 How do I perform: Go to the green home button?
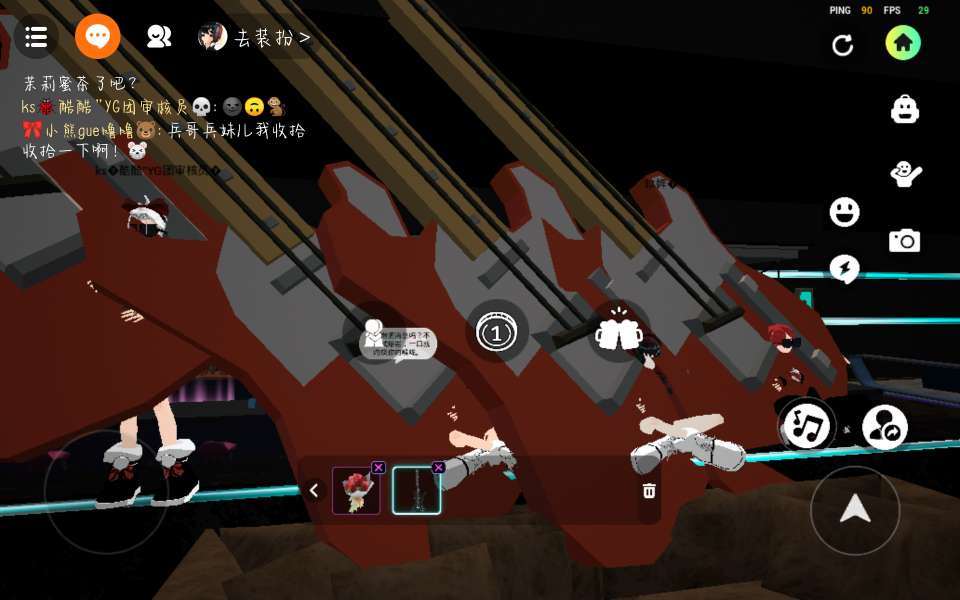tap(903, 43)
